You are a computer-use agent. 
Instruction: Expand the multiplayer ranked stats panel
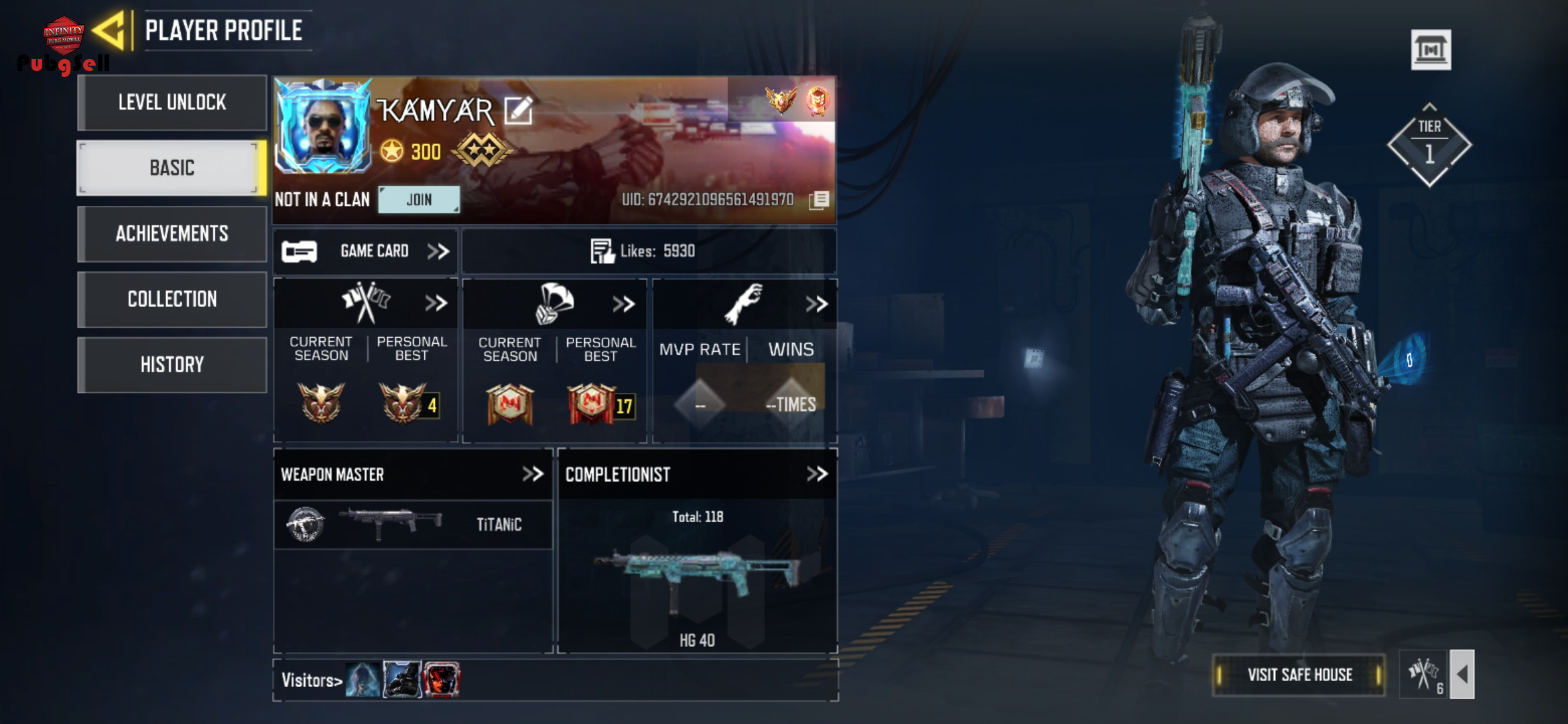point(436,304)
